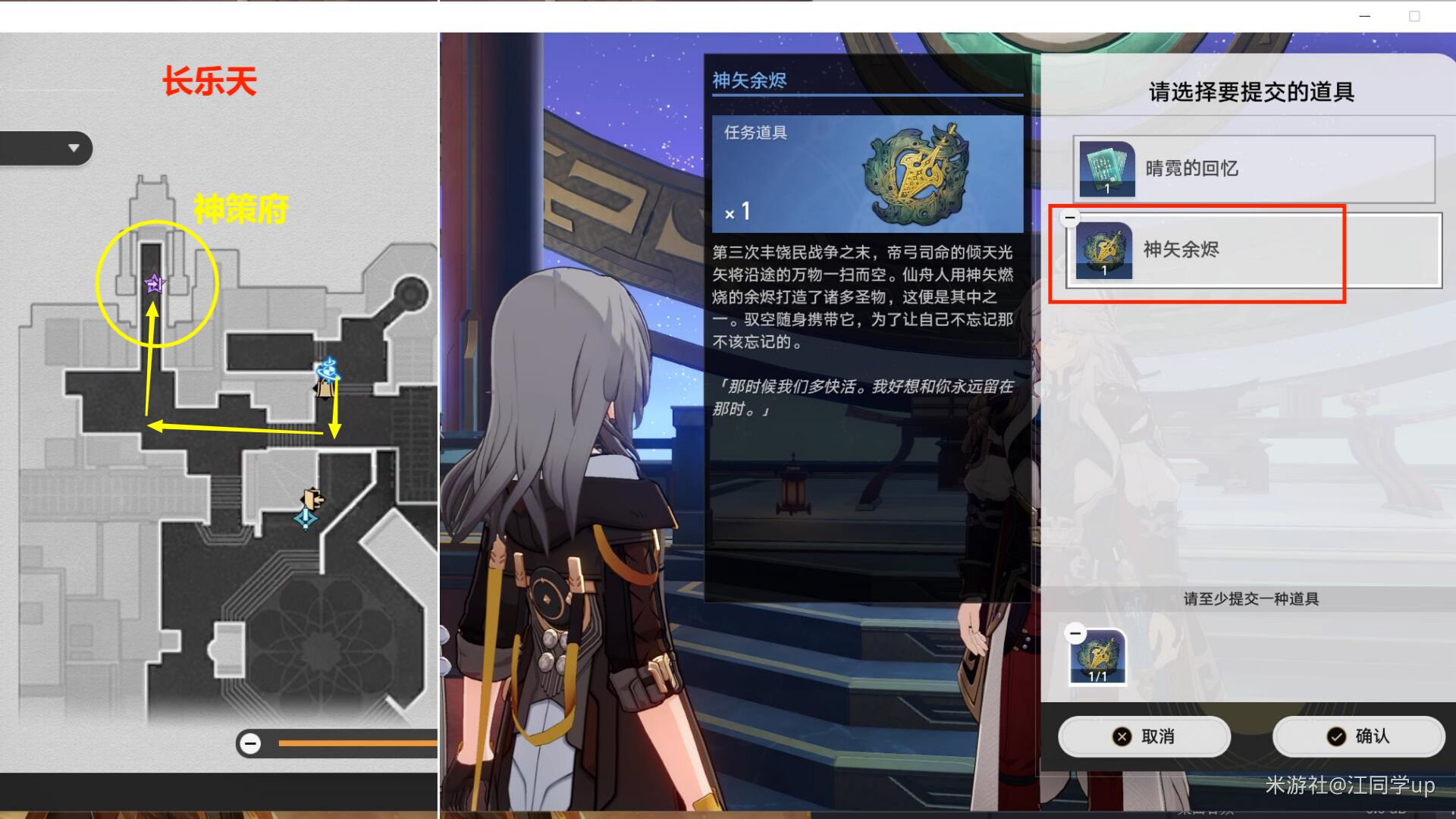Click the 晴霓的回忆 item icon
Screen dimensions: 1456x819
(1106, 168)
